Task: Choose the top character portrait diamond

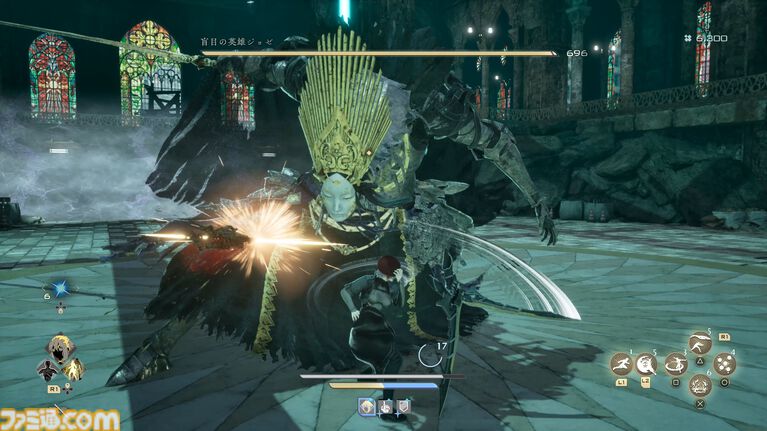Action: click(x=60, y=347)
